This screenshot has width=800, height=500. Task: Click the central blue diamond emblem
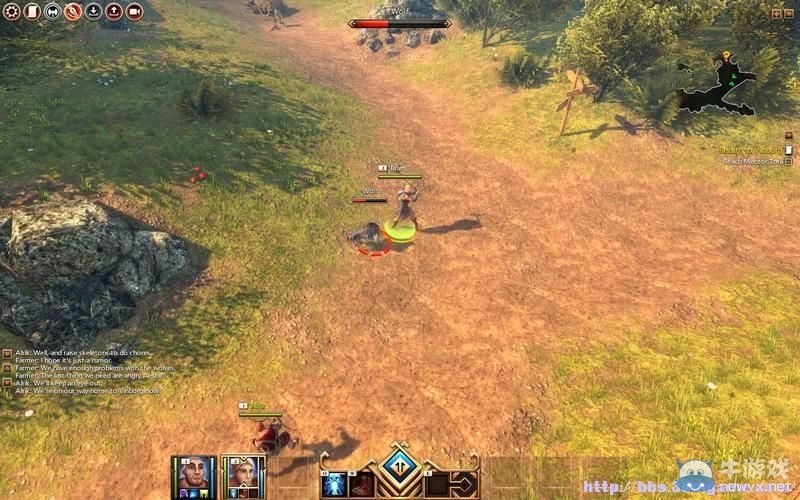pos(400,466)
